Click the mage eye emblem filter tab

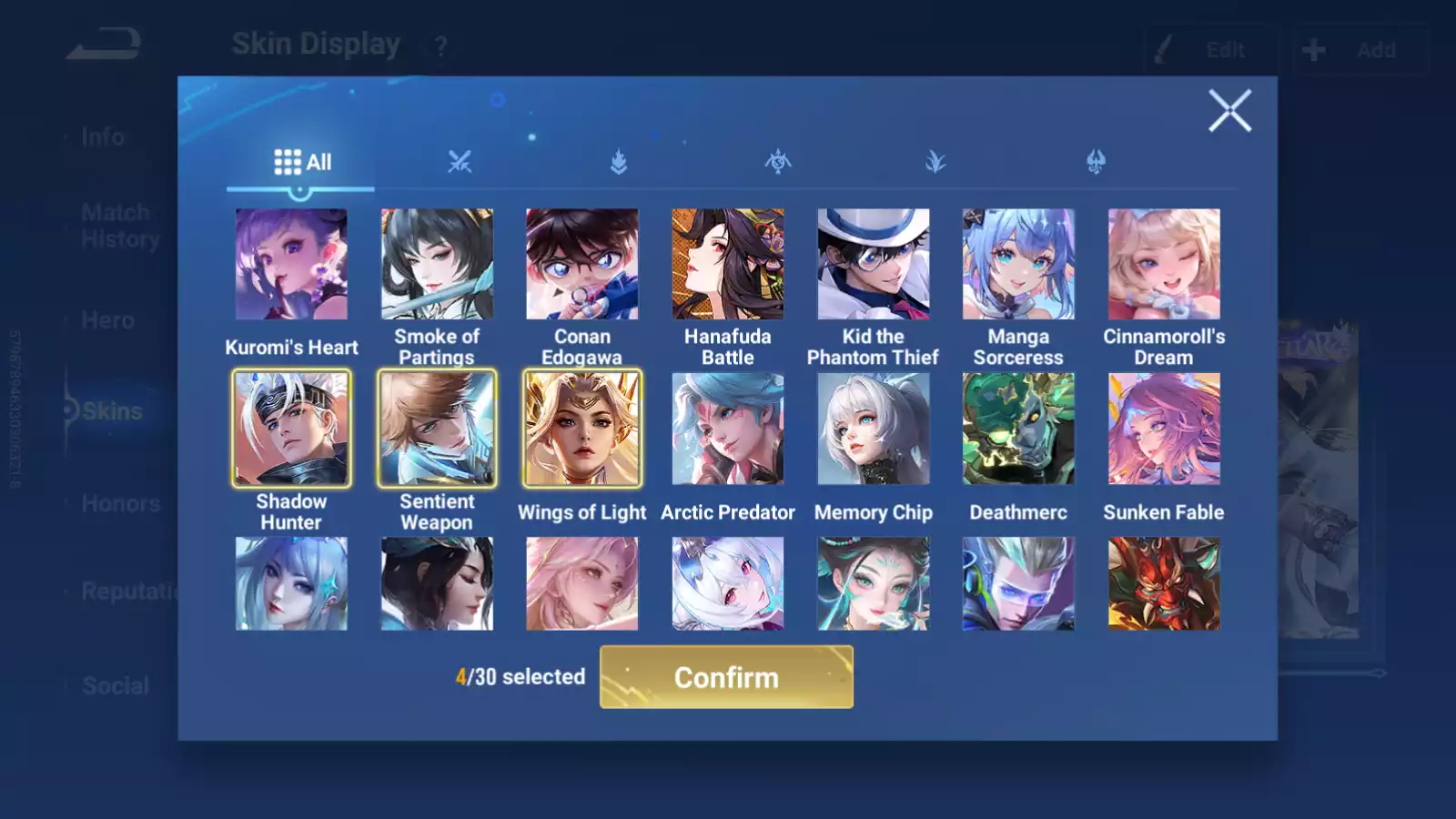[778, 162]
